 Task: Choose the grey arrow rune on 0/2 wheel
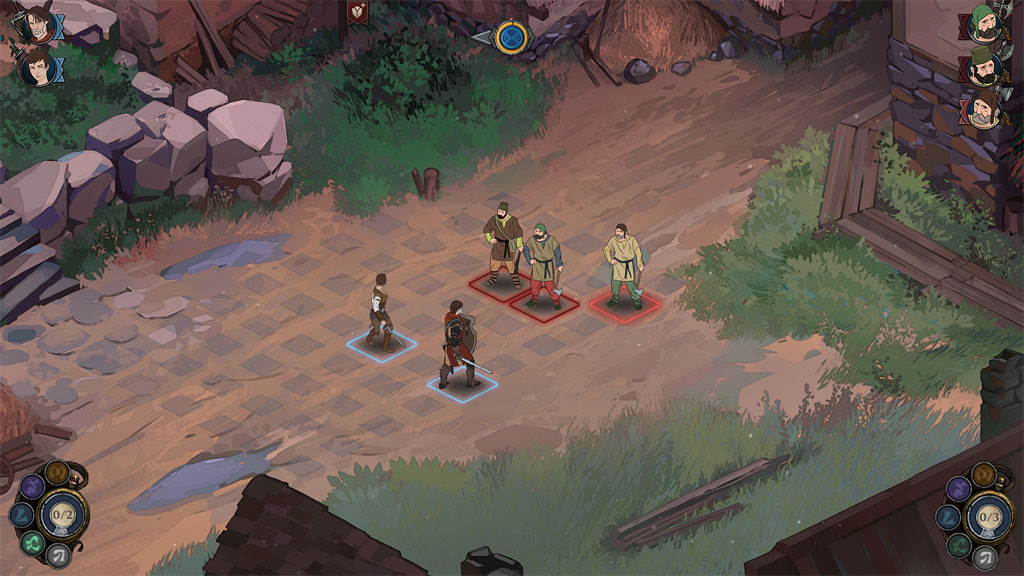point(59,556)
